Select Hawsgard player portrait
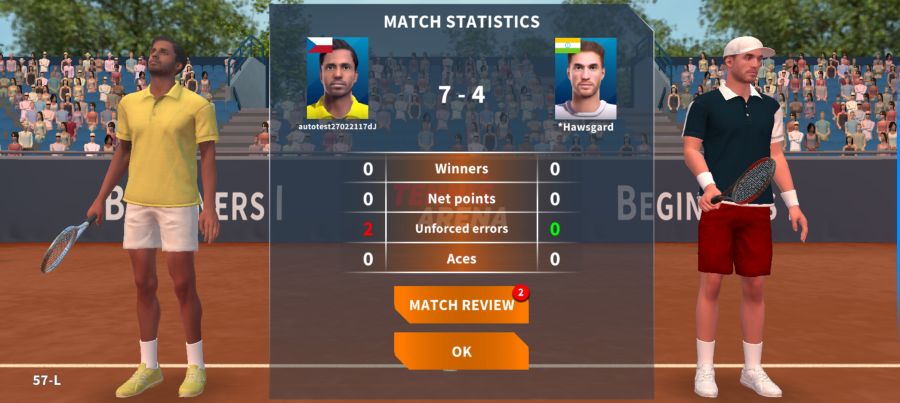Image resolution: width=900 pixels, height=403 pixels. [x=585, y=79]
